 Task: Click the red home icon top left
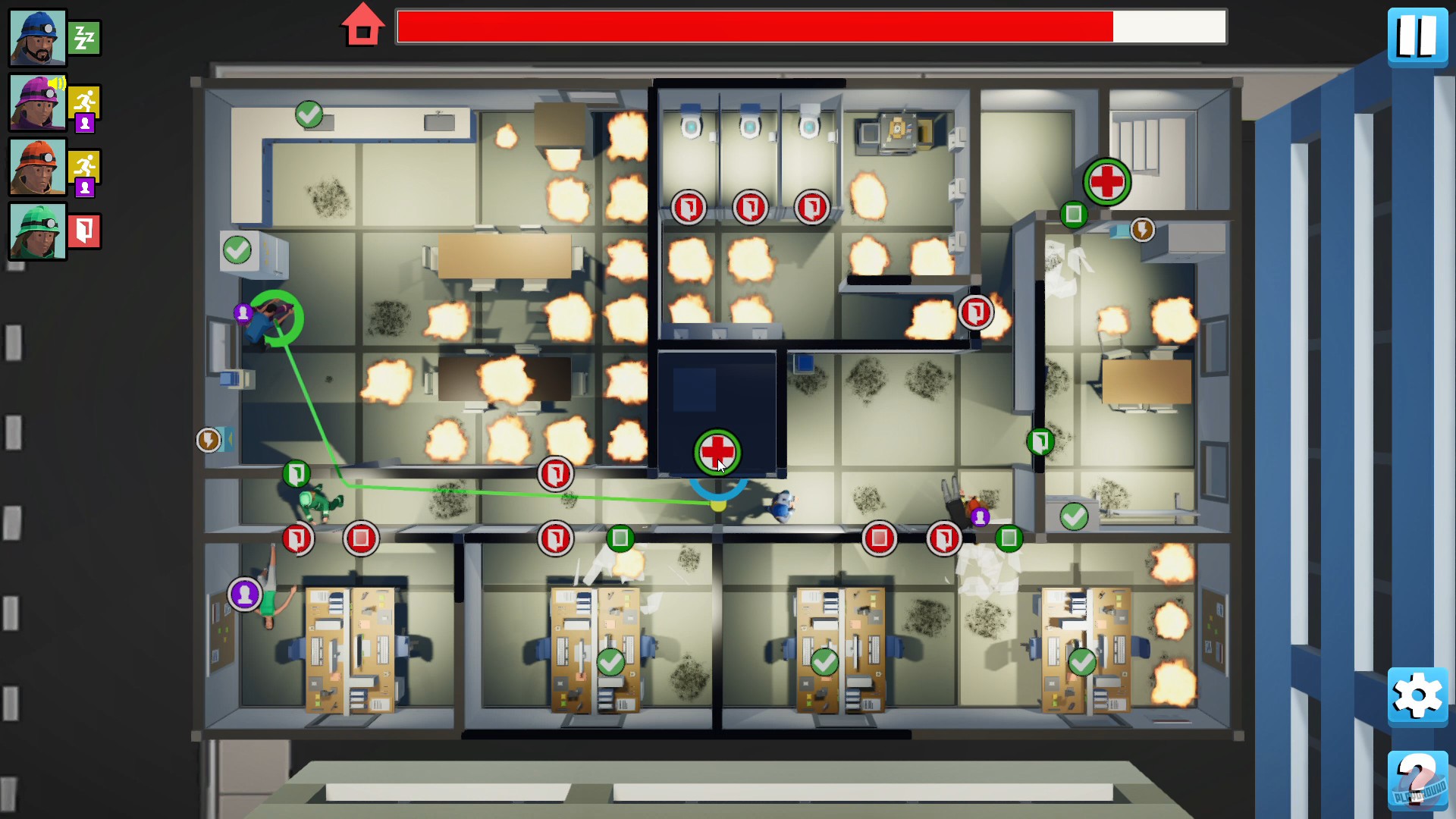363,25
